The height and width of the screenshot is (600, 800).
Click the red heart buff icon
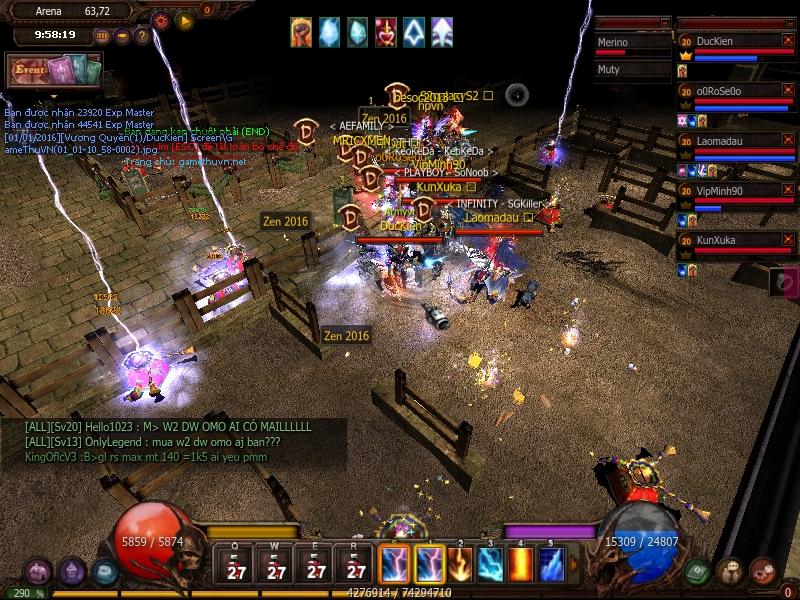click(x=385, y=33)
